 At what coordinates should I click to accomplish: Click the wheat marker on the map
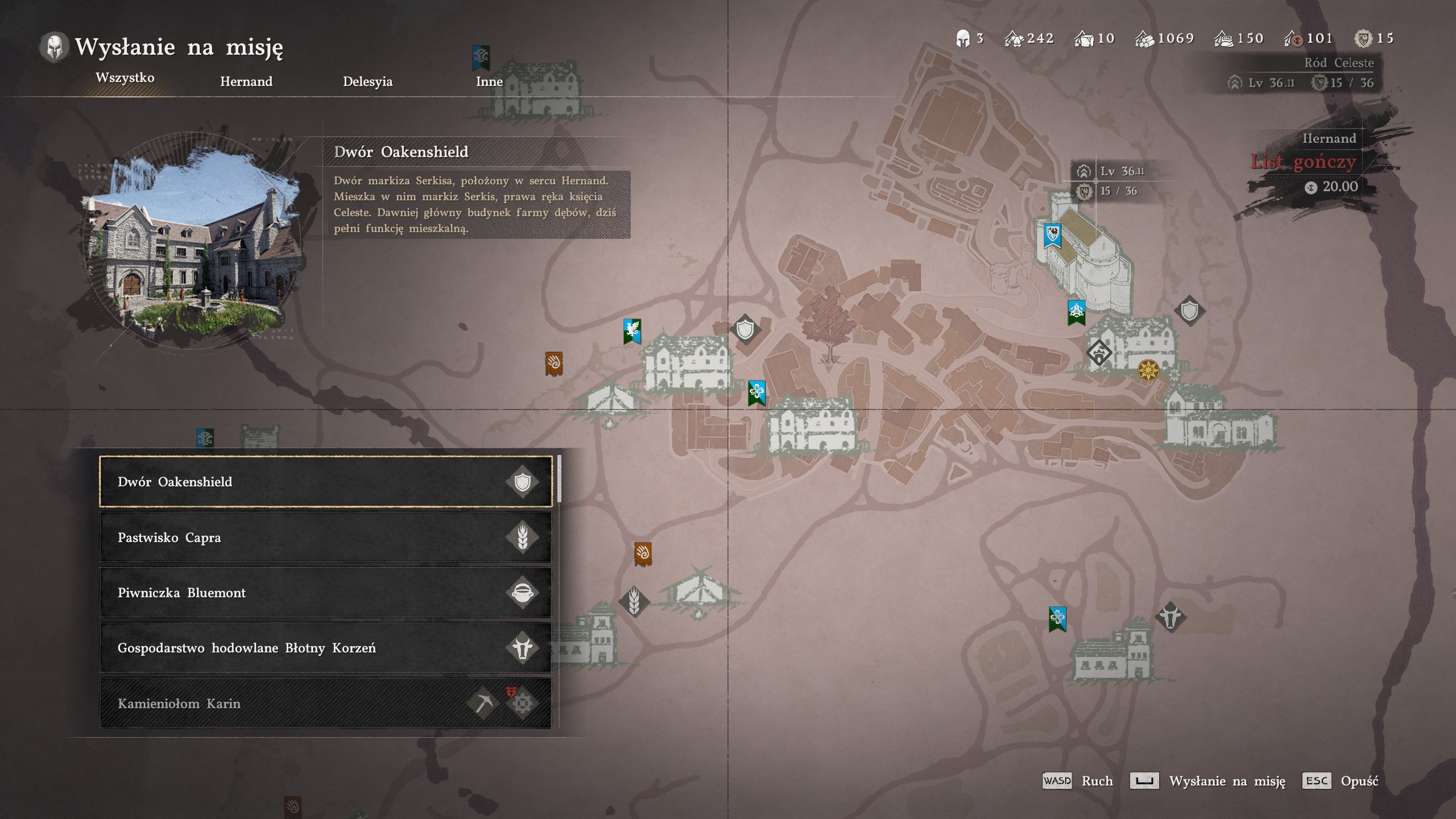tap(634, 601)
